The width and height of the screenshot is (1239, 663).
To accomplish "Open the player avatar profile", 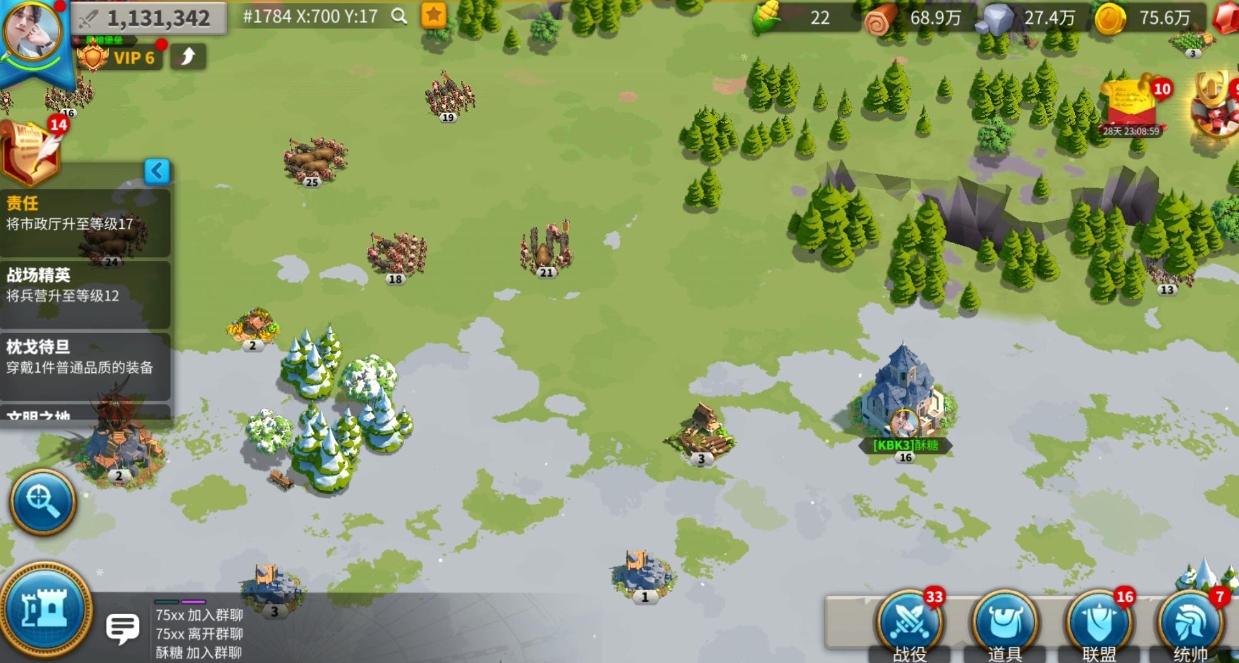I will (32, 30).
